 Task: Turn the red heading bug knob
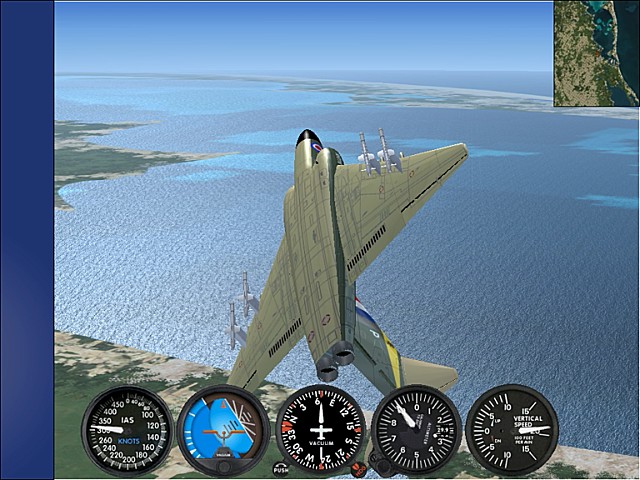click(x=359, y=468)
